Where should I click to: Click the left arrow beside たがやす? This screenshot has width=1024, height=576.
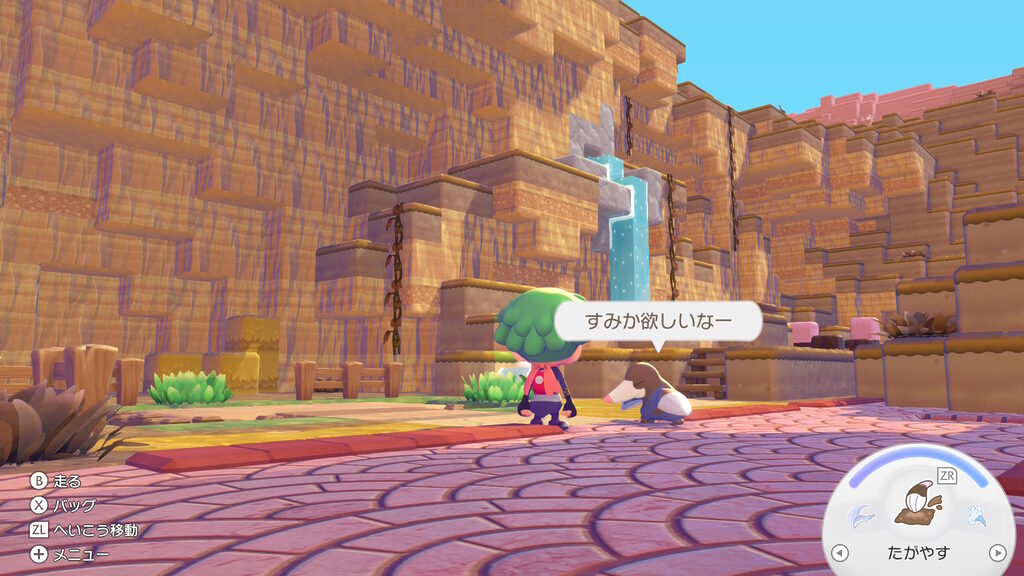pyautogui.click(x=840, y=552)
